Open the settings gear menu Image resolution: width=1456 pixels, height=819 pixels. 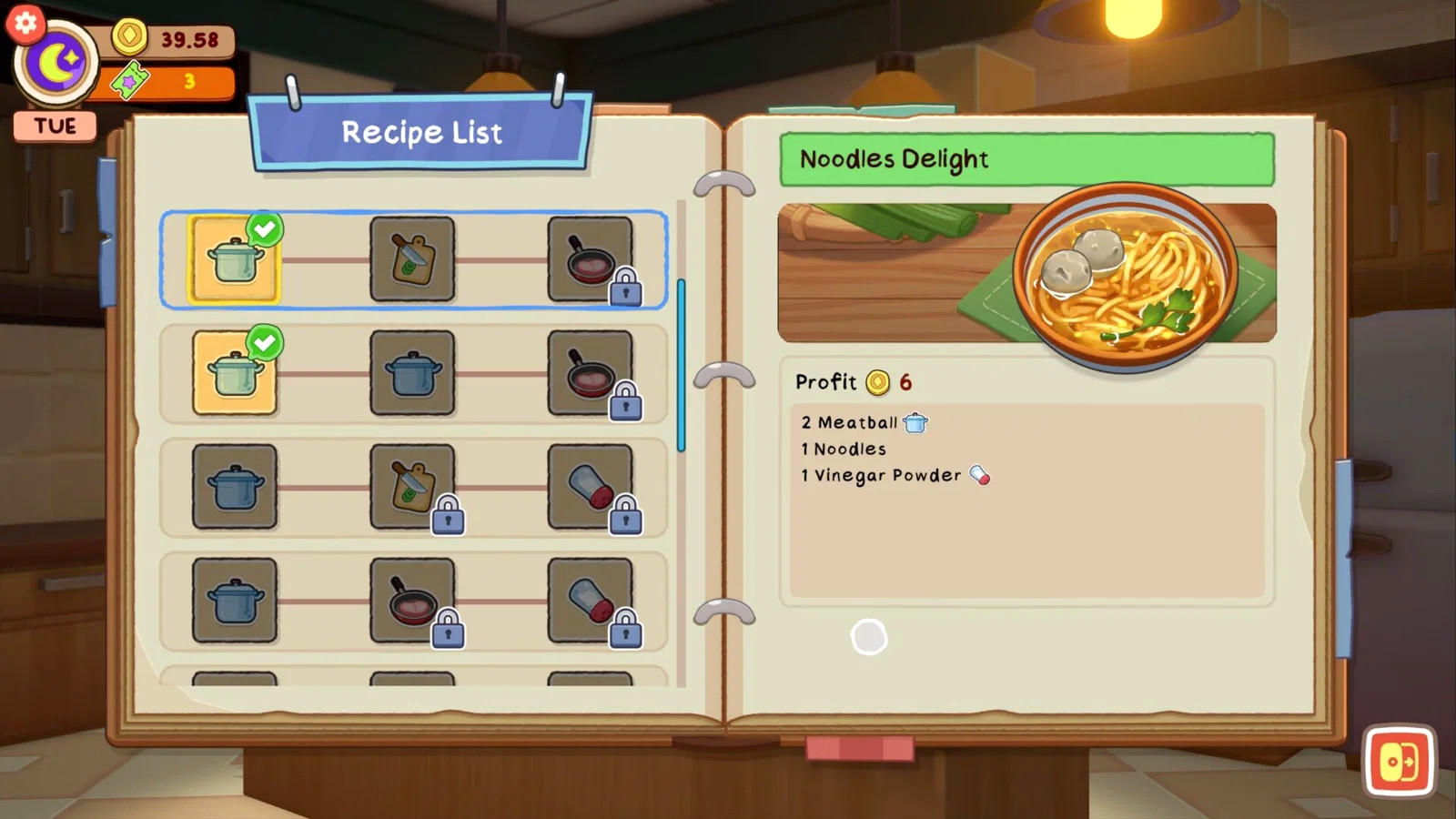point(25,23)
